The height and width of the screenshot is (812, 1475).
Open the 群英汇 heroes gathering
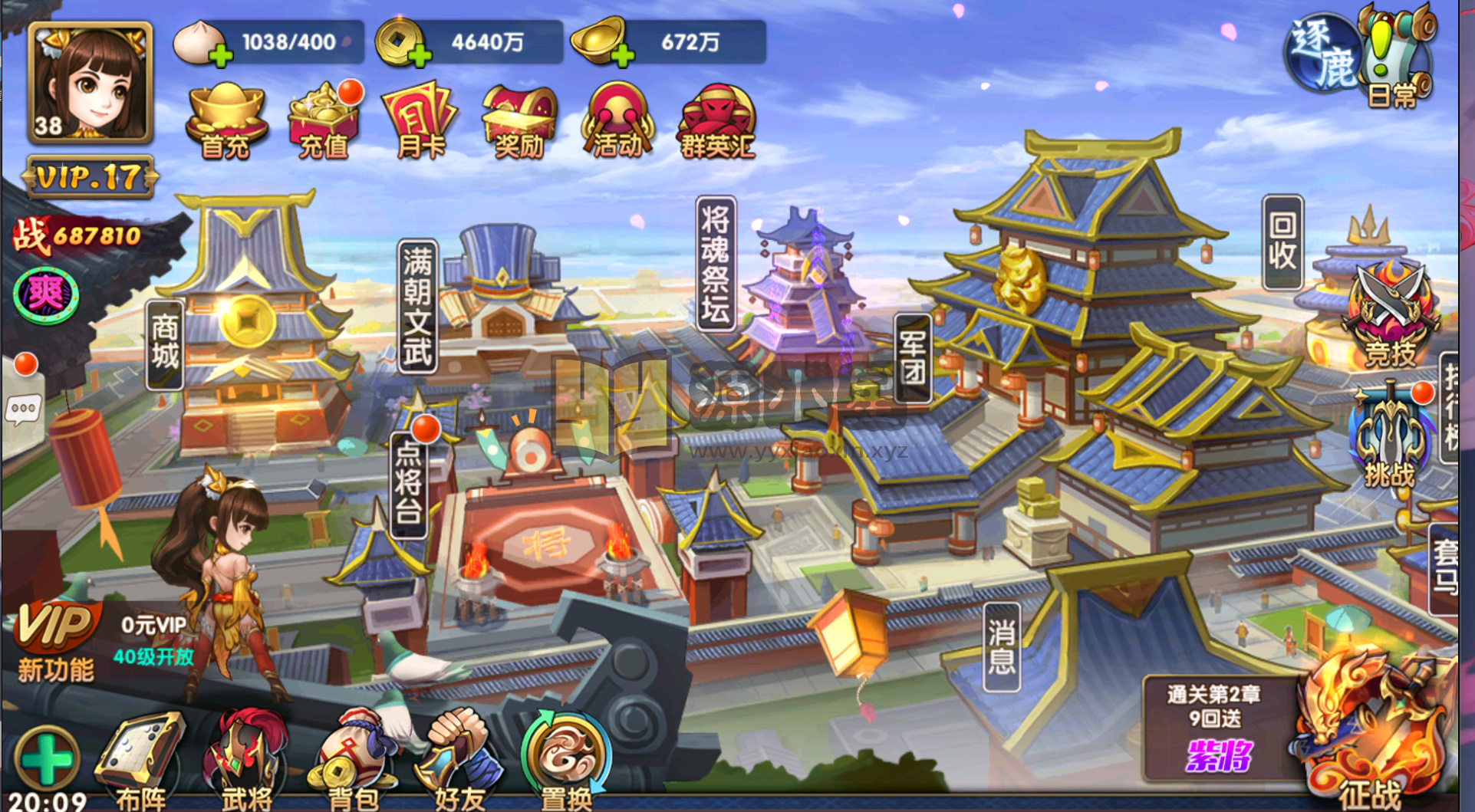(716, 121)
